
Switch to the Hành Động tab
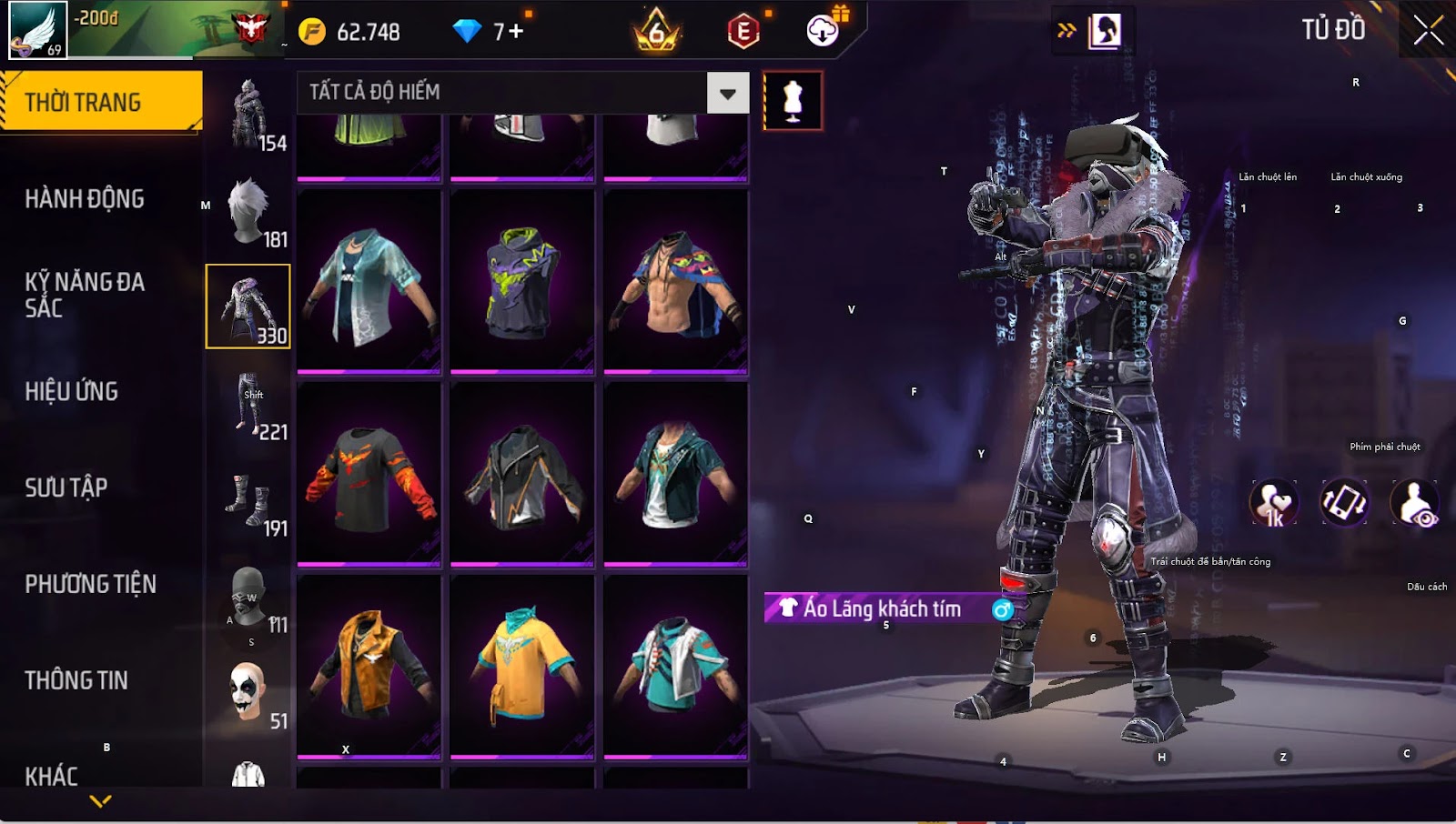tap(85, 198)
